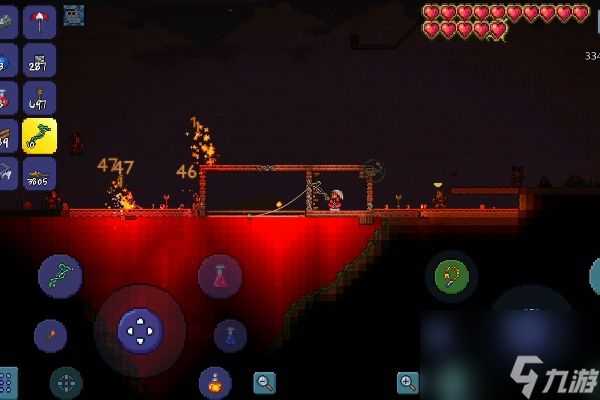The width and height of the screenshot is (600, 400).
Task: Toggle the smart cursor crosshair button
Action: tap(66, 382)
